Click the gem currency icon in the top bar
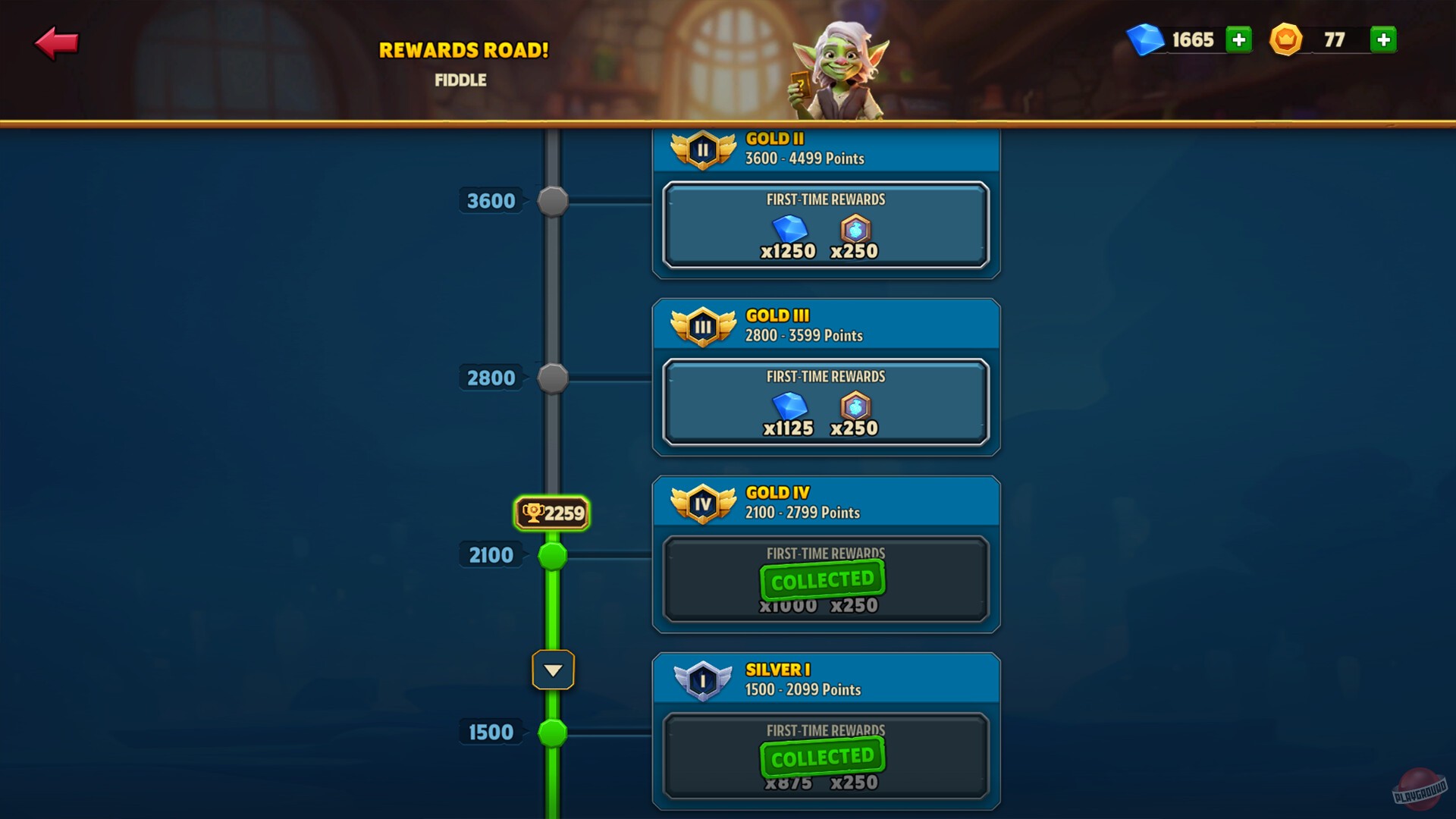Image resolution: width=1456 pixels, height=819 pixels. click(1147, 40)
